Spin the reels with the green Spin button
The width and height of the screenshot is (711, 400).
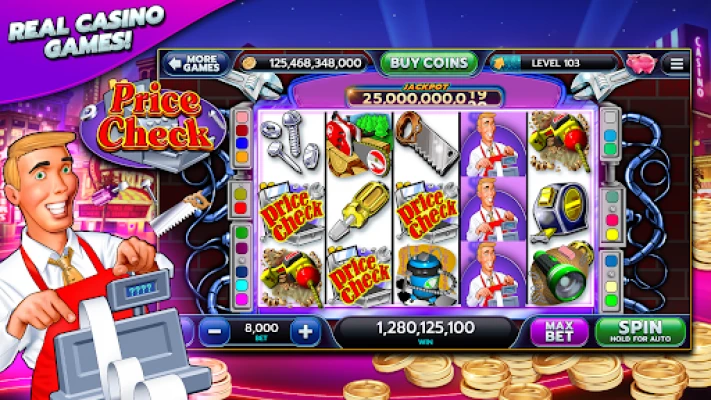pos(639,331)
